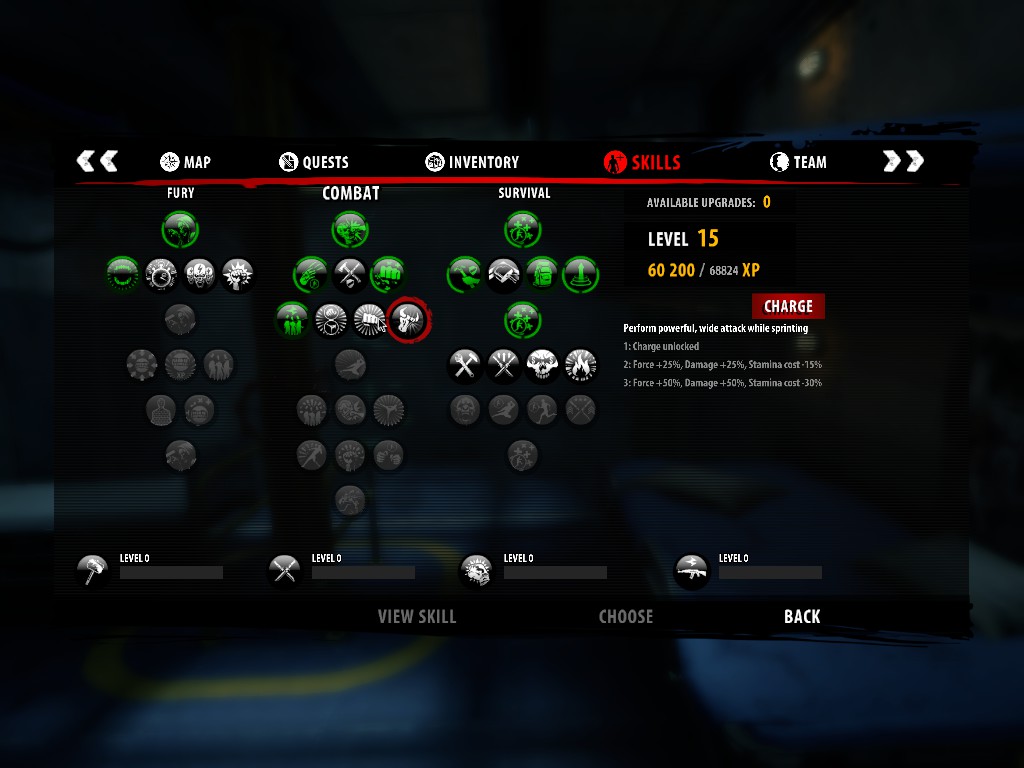Go back with the Back button
The width and height of the screenshot is (1024, 768).
(802, 617)
